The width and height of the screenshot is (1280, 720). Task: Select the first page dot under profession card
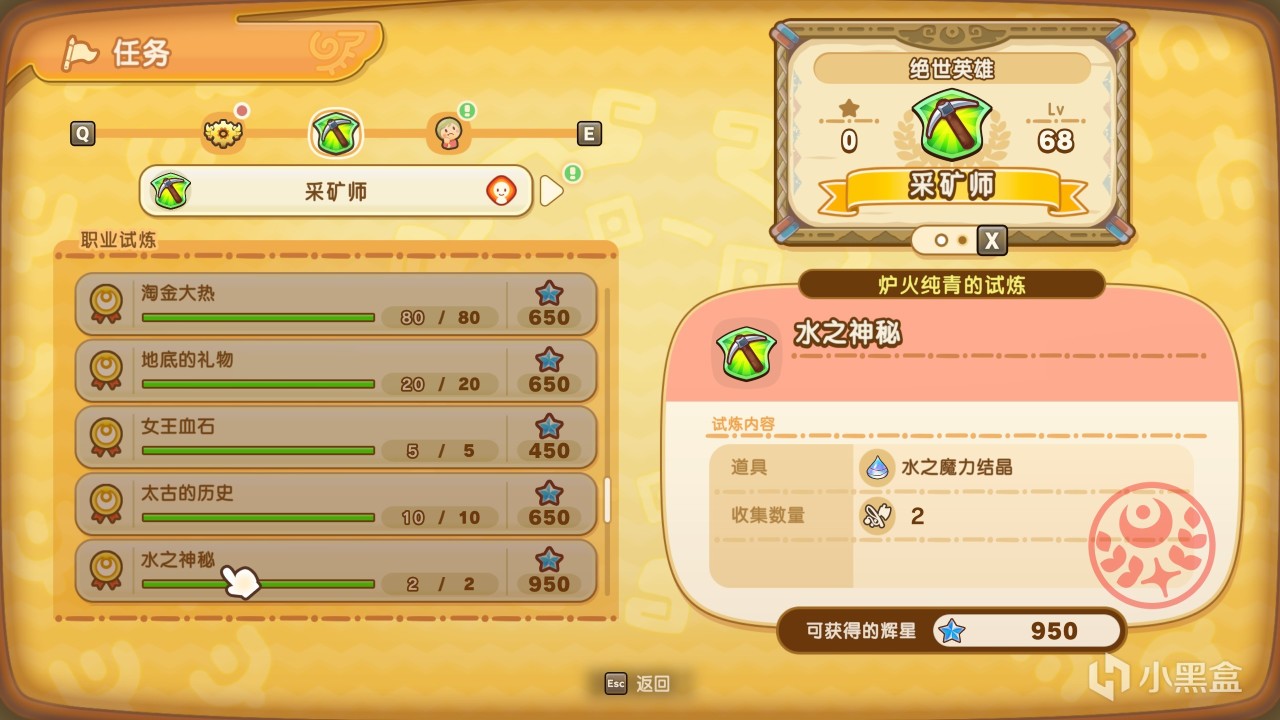point(940,241)
